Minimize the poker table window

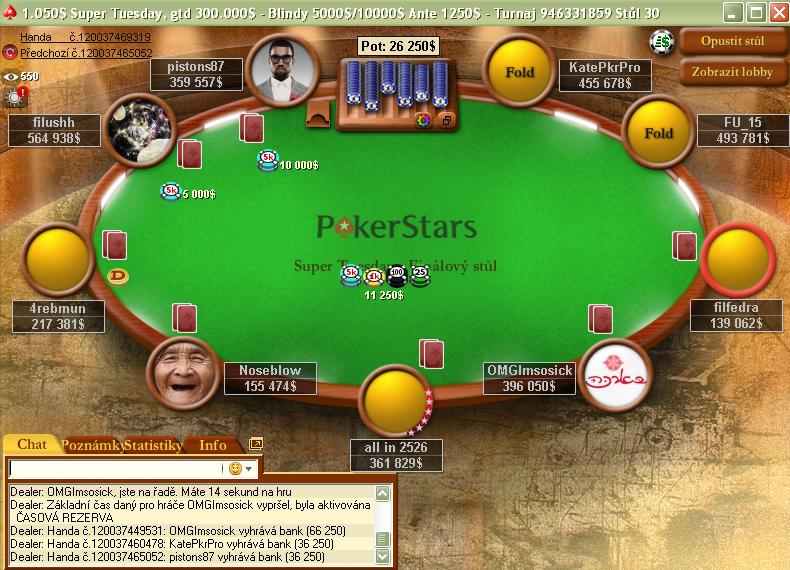733,13
